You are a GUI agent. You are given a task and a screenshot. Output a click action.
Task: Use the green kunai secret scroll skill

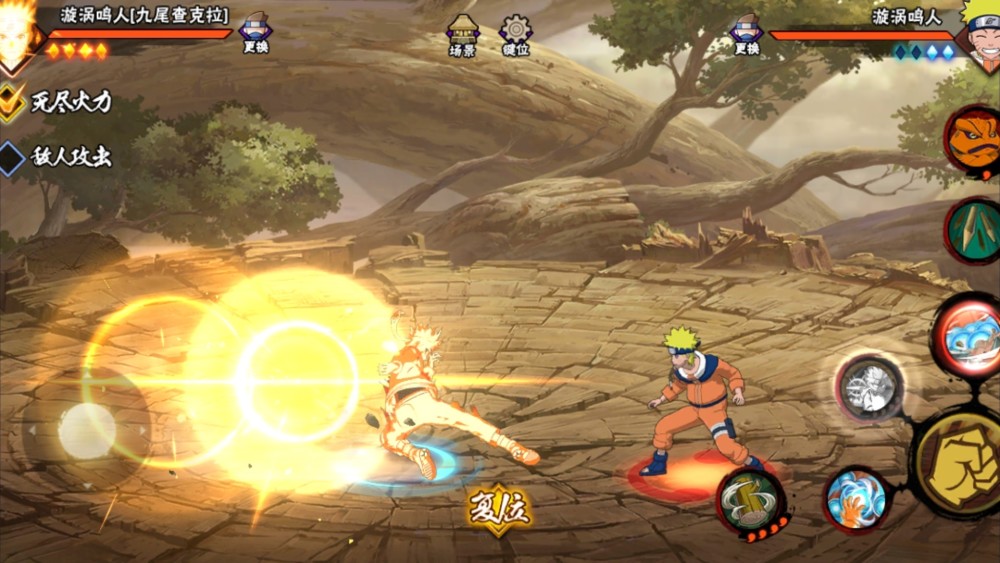[x=974, y=231]
